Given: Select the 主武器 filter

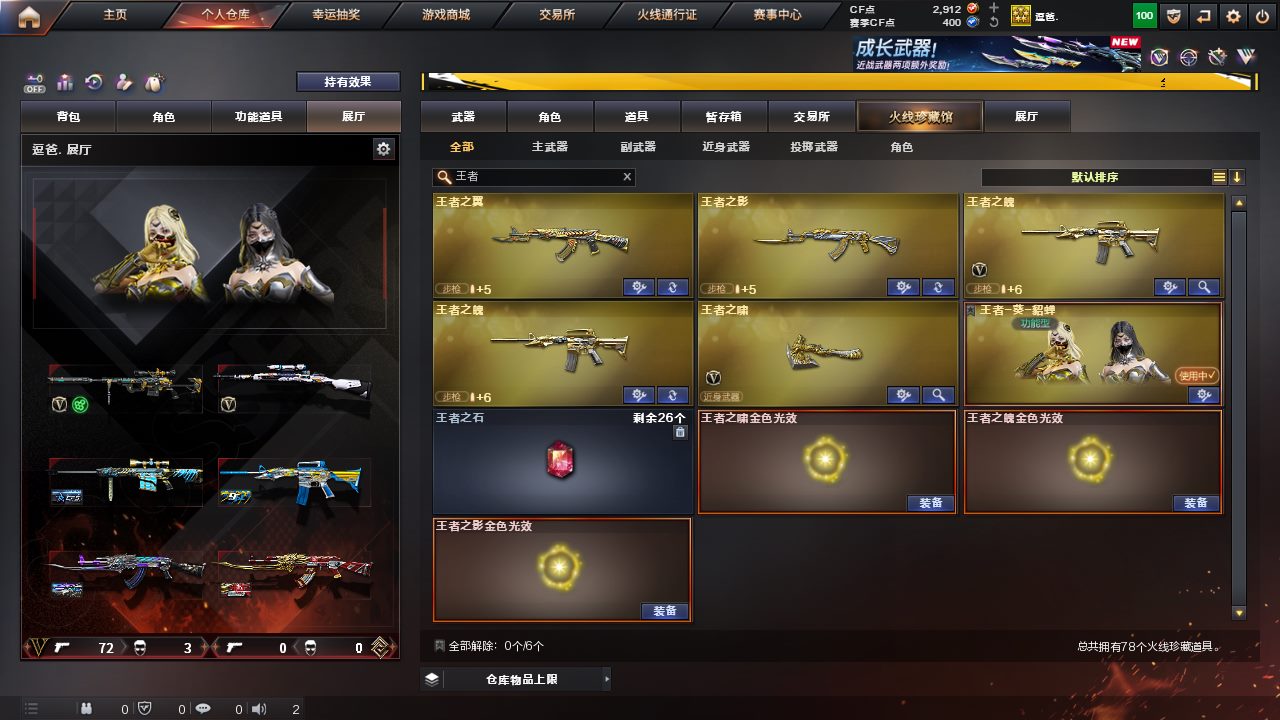Looking at the screenshot, I should click(549, 147).
